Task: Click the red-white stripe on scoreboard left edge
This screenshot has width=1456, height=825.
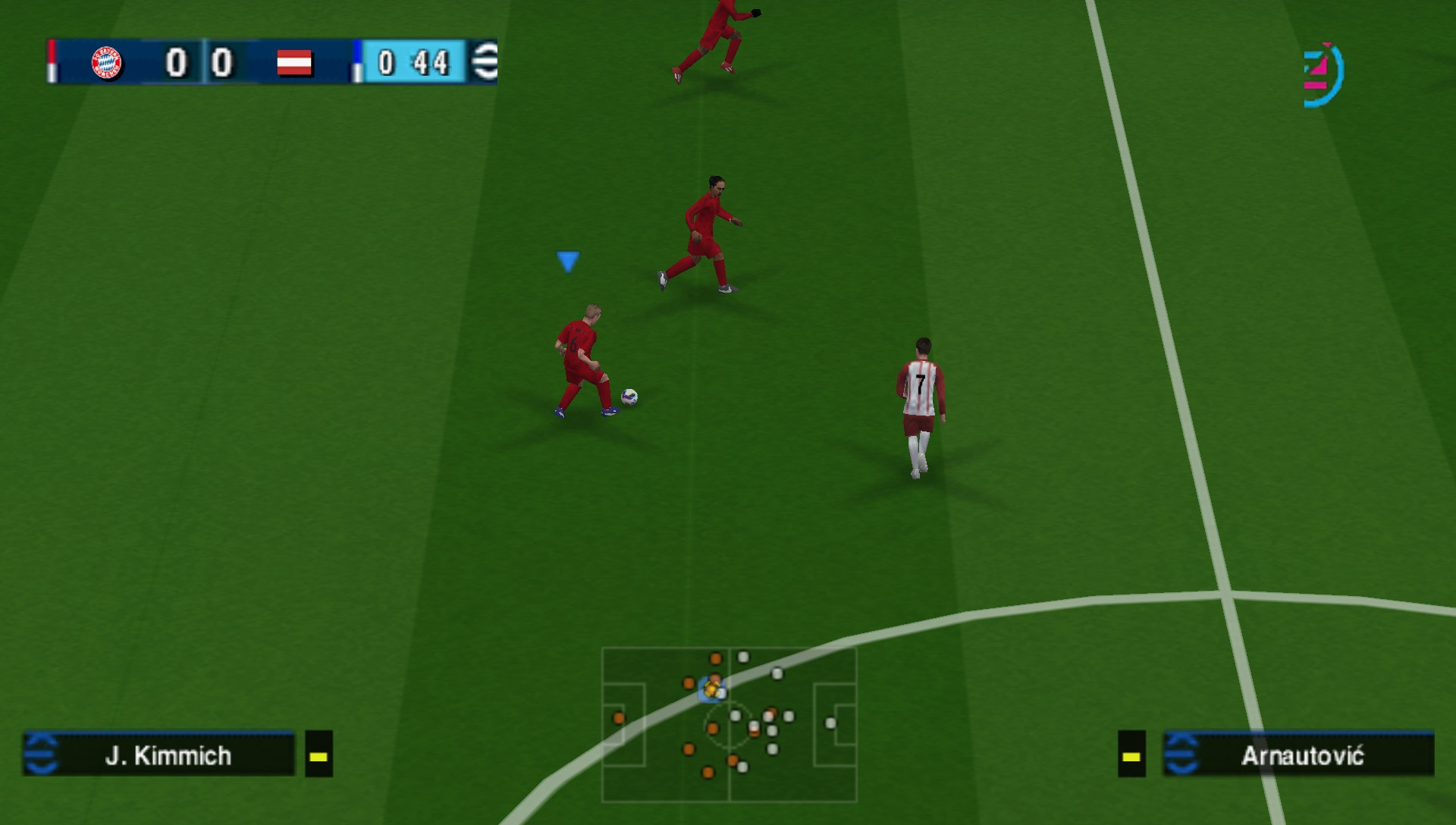Action: coord(52,62)
